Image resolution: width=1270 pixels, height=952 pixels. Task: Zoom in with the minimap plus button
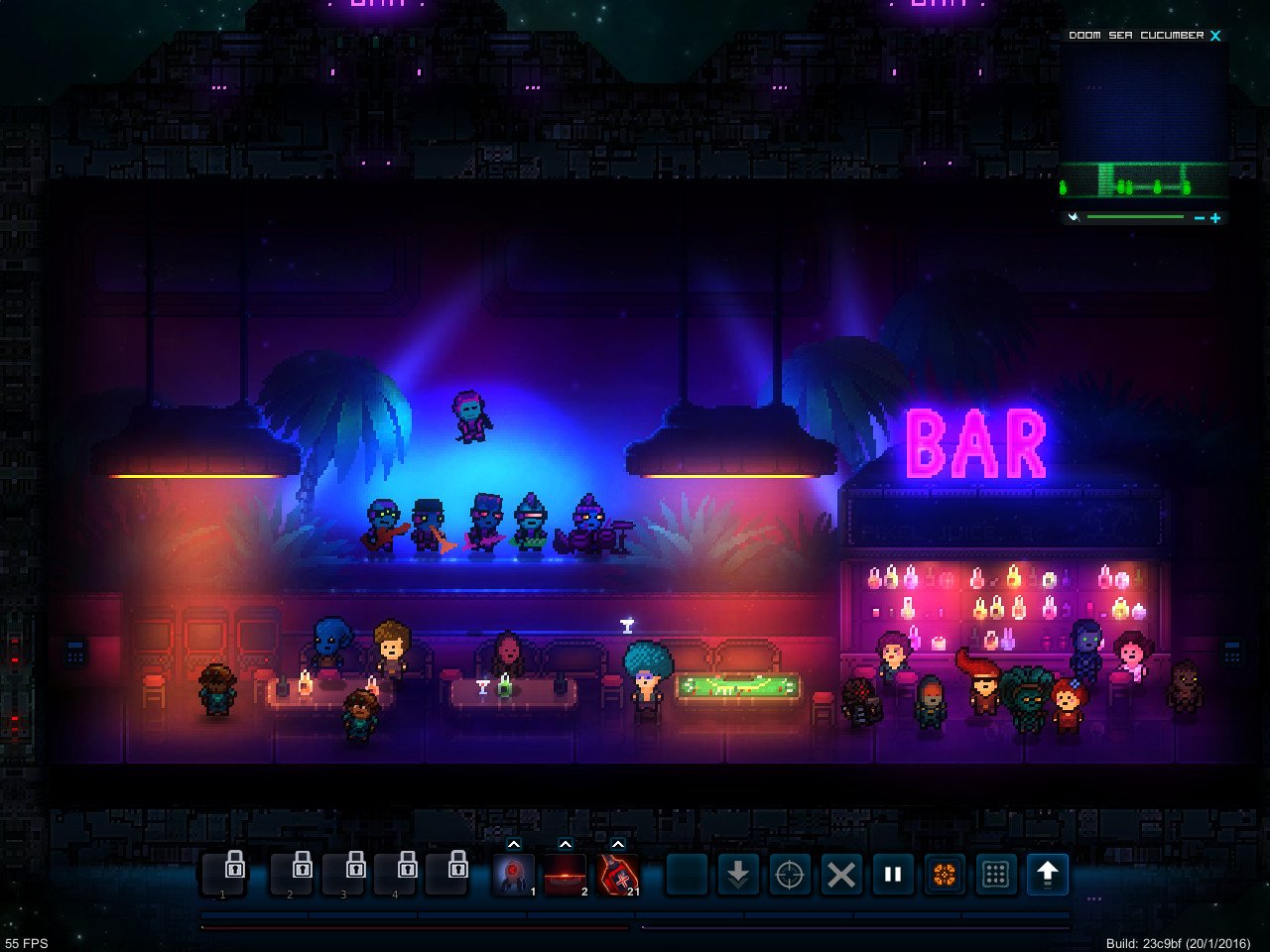coord(1215,217)
